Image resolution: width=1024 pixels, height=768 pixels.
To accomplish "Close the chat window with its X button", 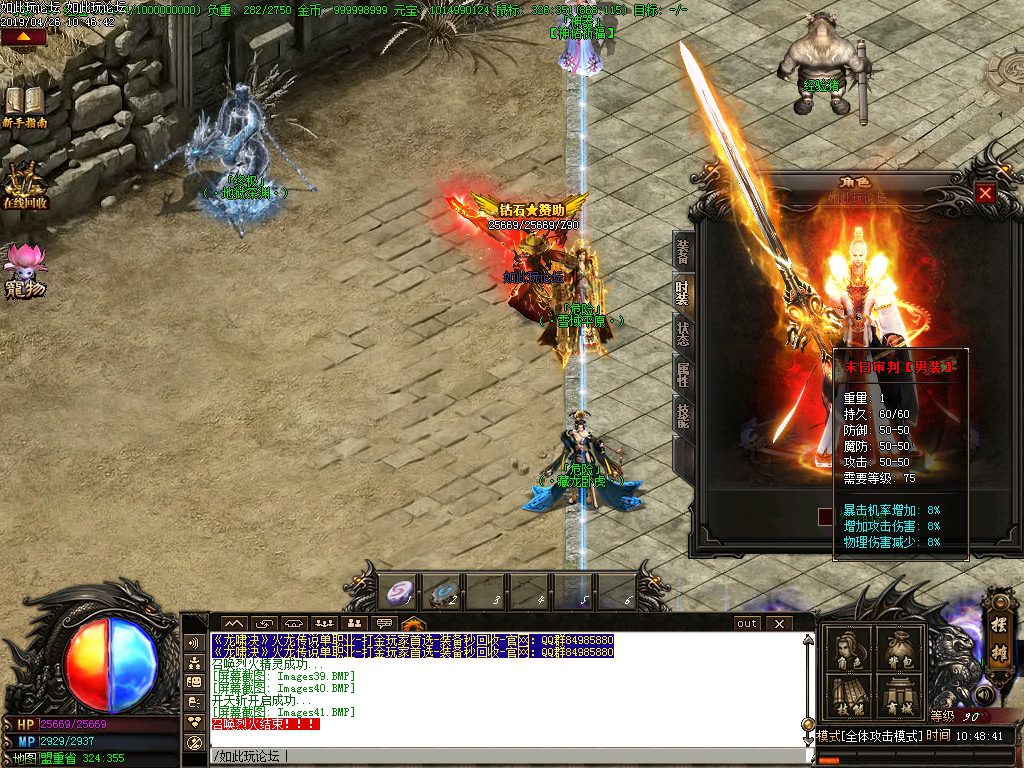I will click(779, 623).
